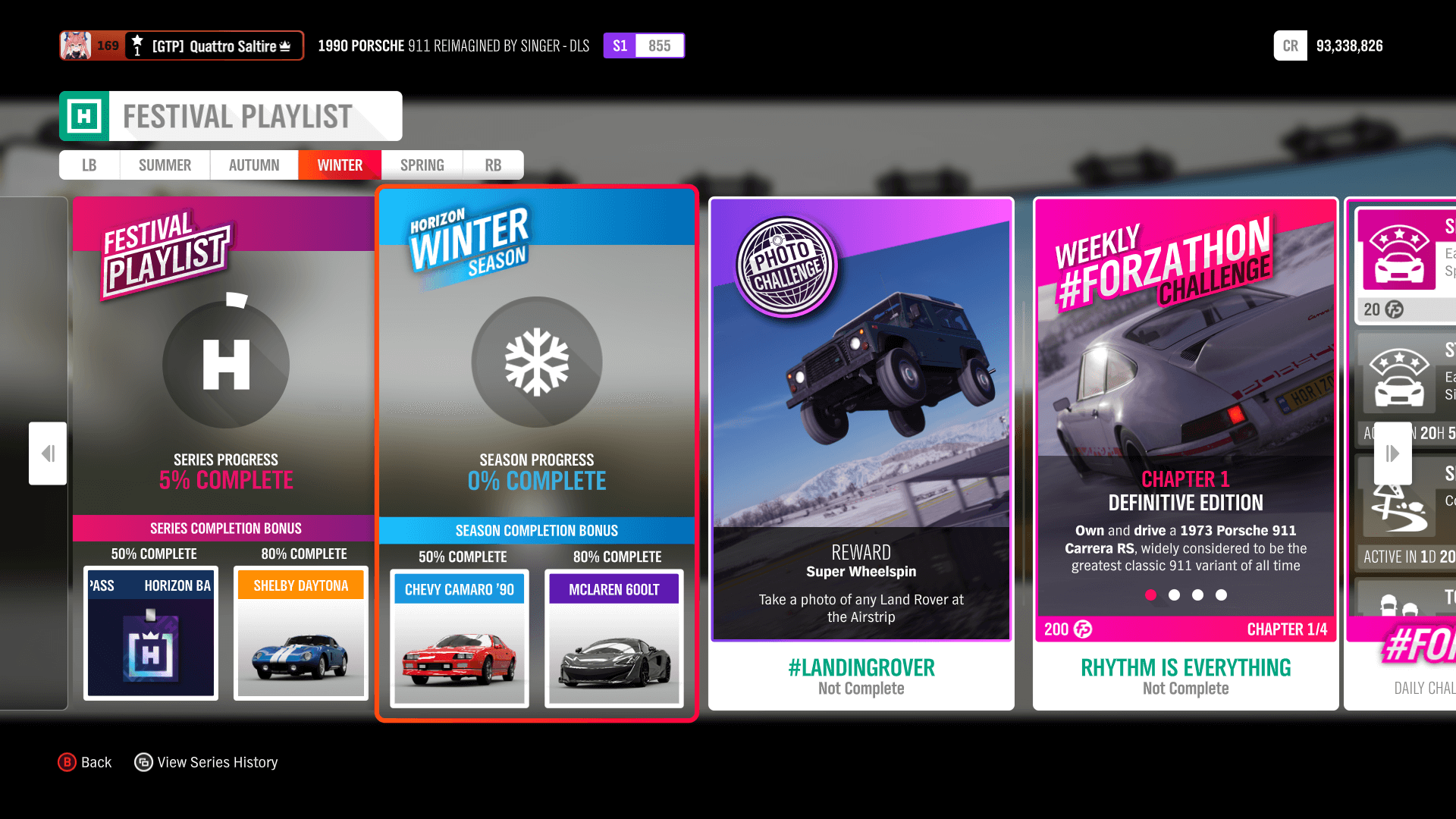Screen dimensions: 1456x819
Task: Select the SPRING season tab
Action: (x=422, y=165)
